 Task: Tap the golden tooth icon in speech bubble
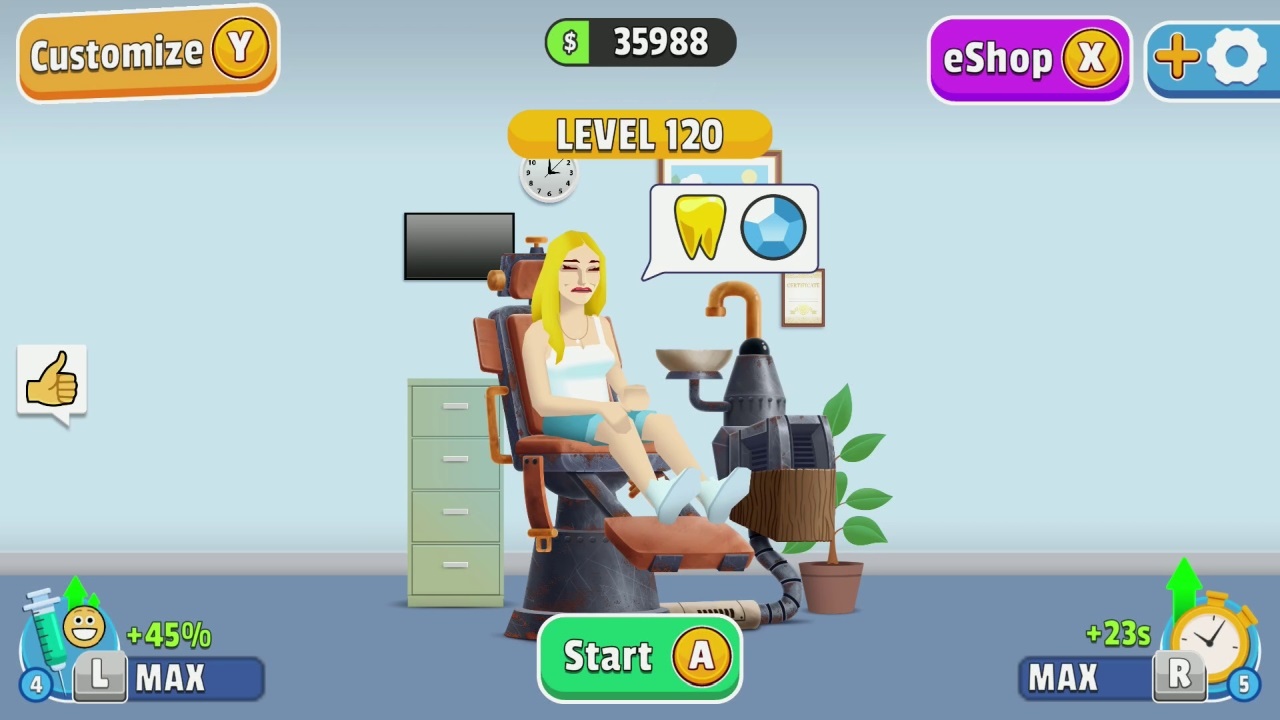click(x=699, y=228)
